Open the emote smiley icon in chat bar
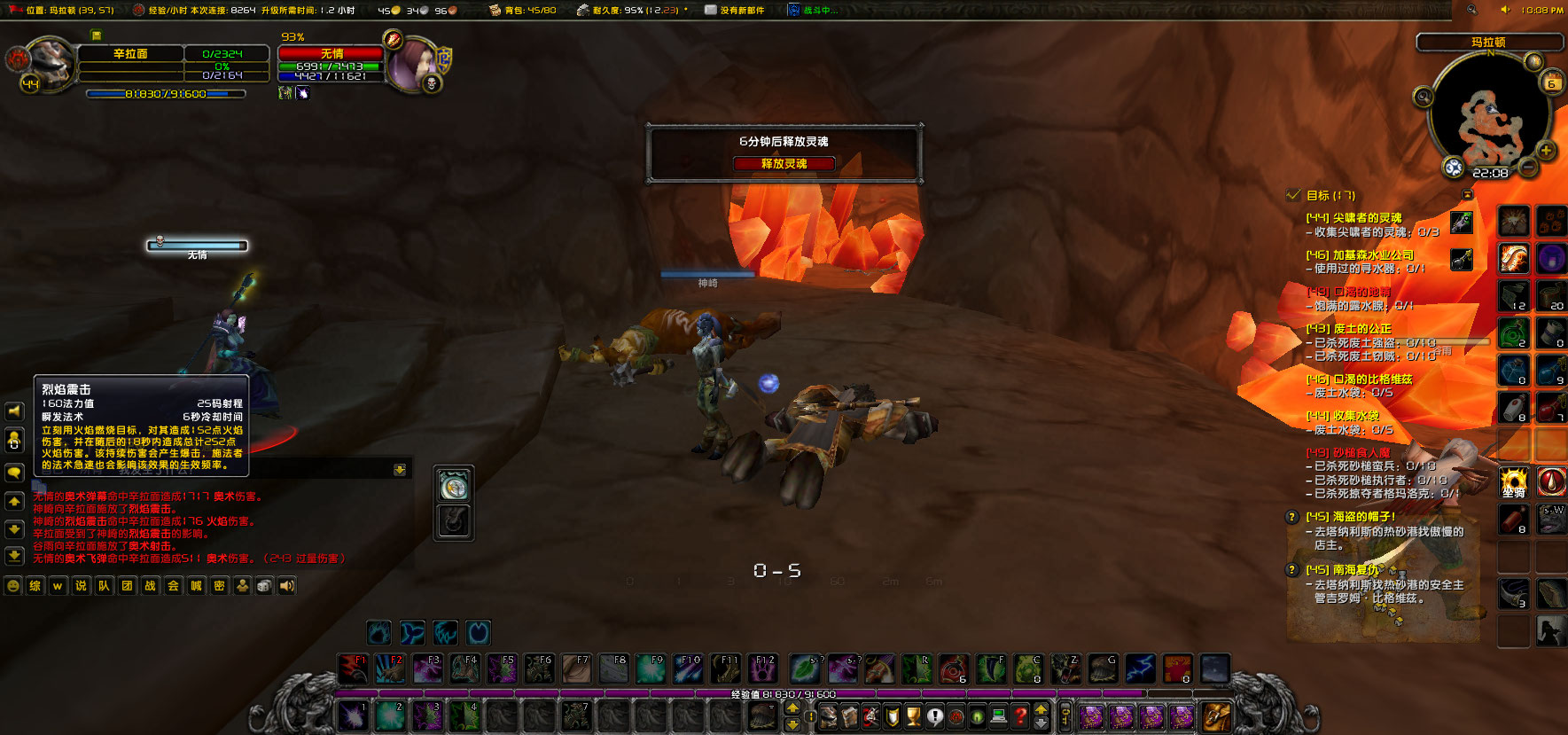Viewport: 1568px width, 735px height. pyautogui.click(x=12, y=585)
